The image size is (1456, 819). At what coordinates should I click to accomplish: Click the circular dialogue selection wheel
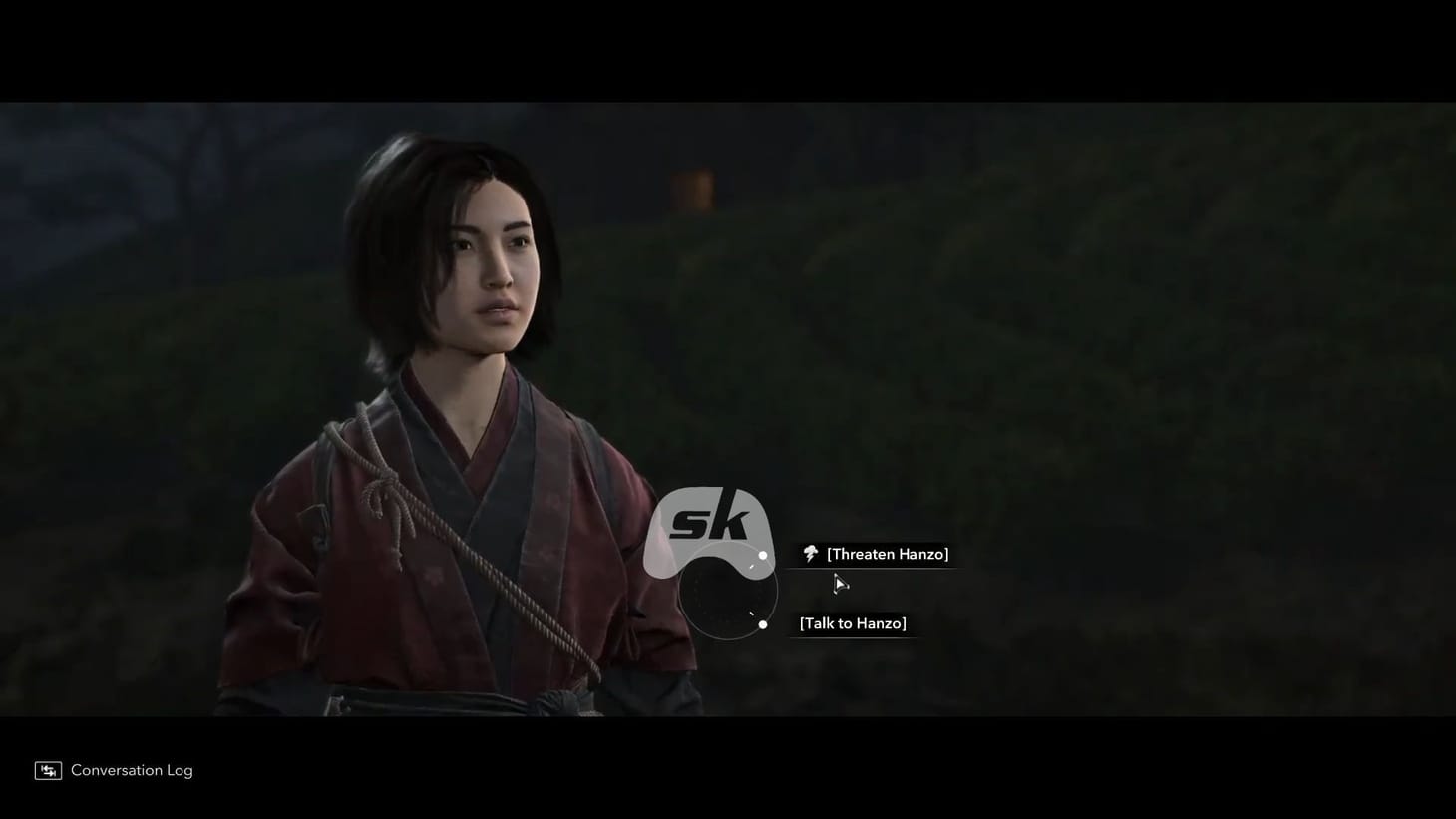tap(728, 591)
